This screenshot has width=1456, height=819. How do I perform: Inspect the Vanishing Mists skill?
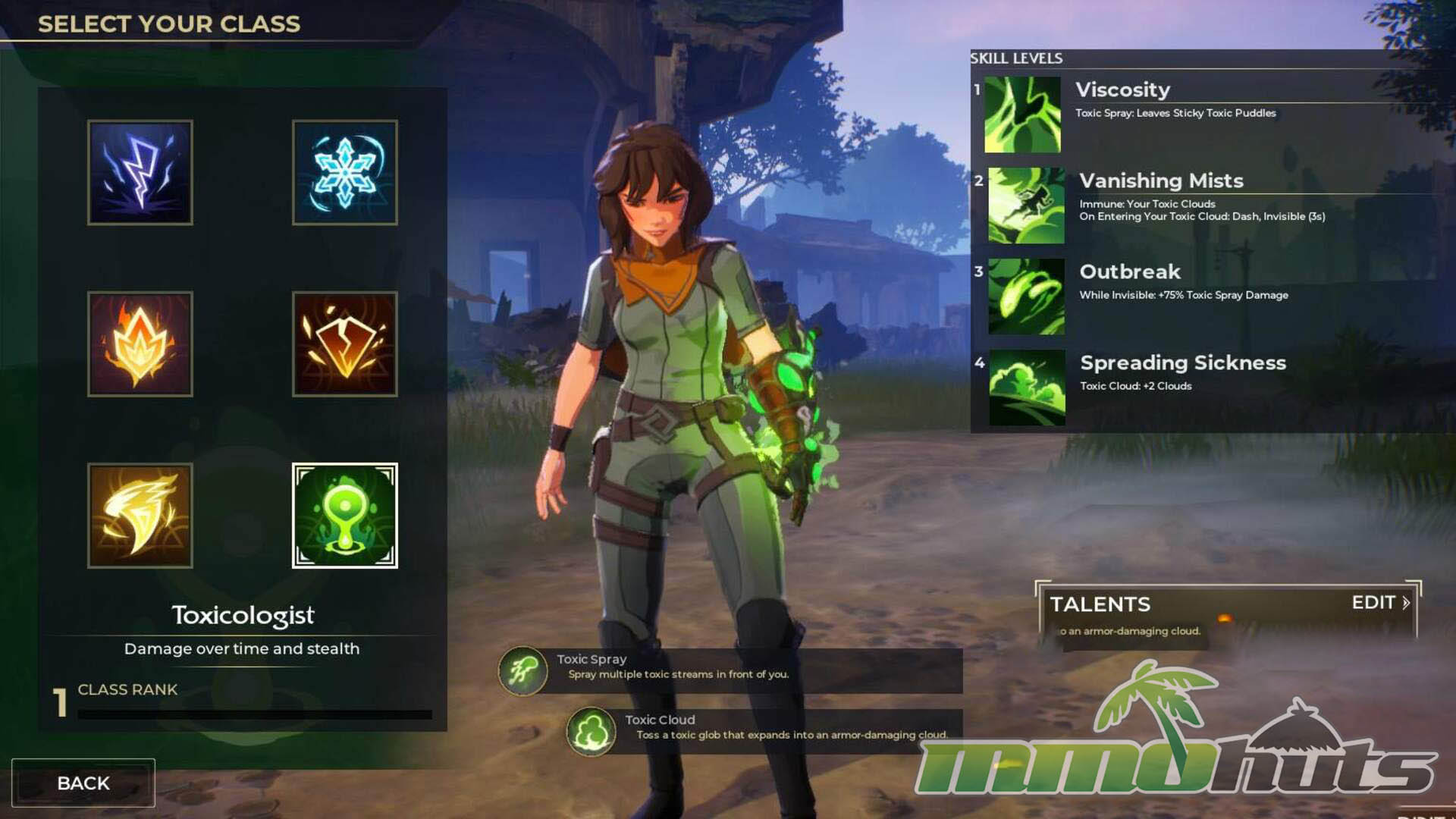1026,206
